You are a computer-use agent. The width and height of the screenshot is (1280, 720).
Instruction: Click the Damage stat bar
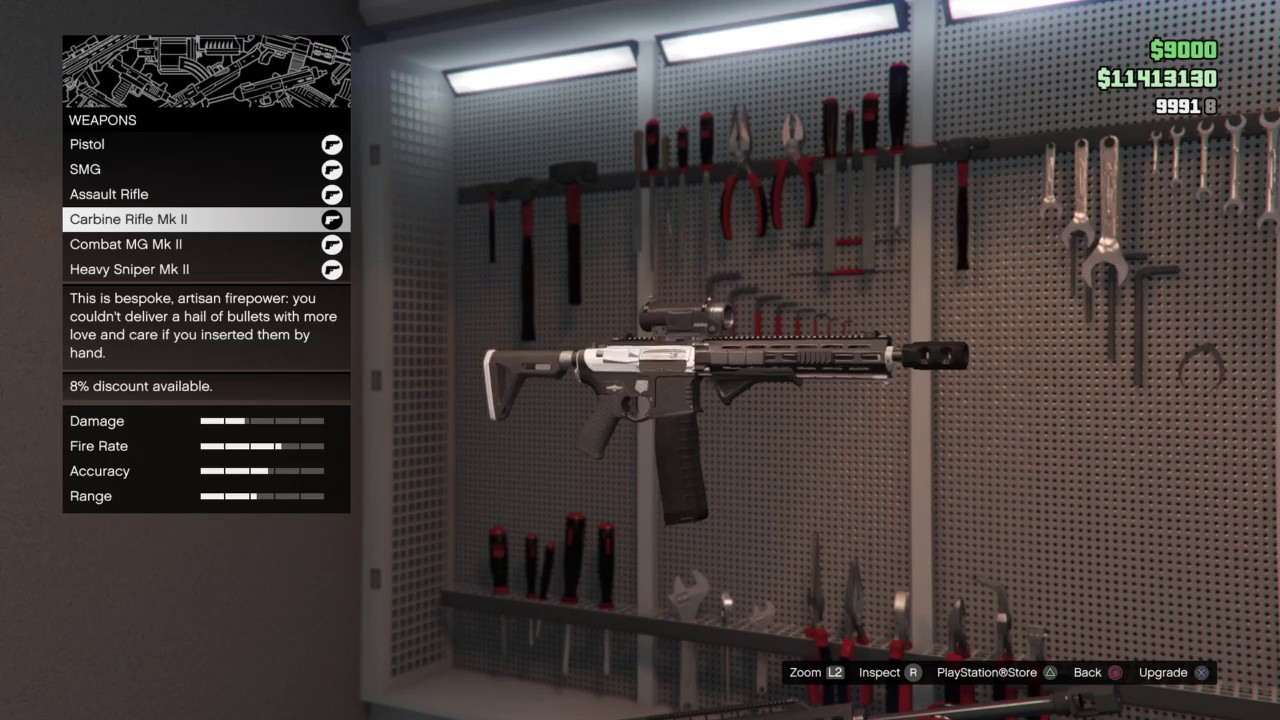click(262, 421)
